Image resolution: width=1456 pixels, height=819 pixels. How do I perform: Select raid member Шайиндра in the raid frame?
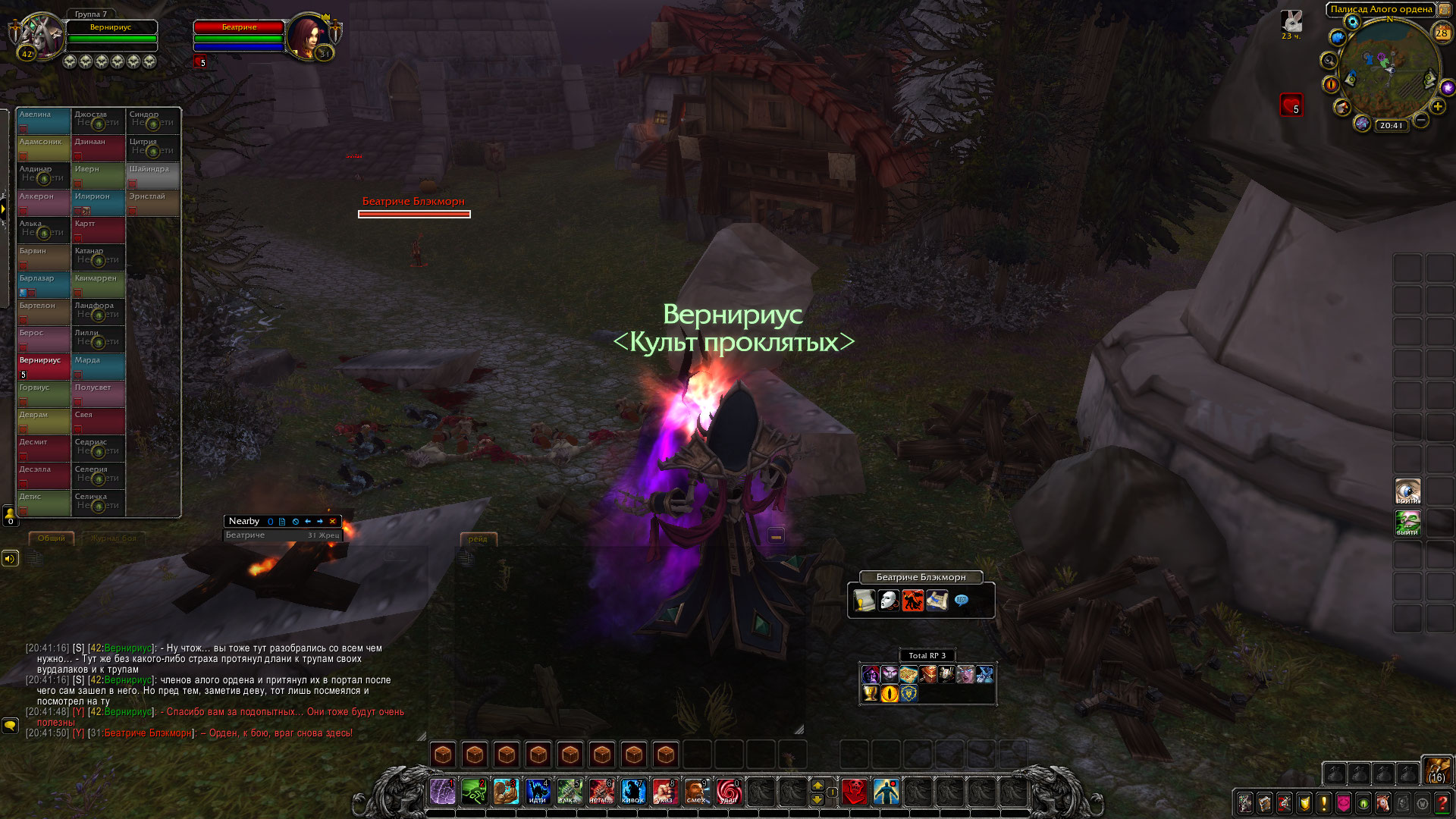point(153,175)
